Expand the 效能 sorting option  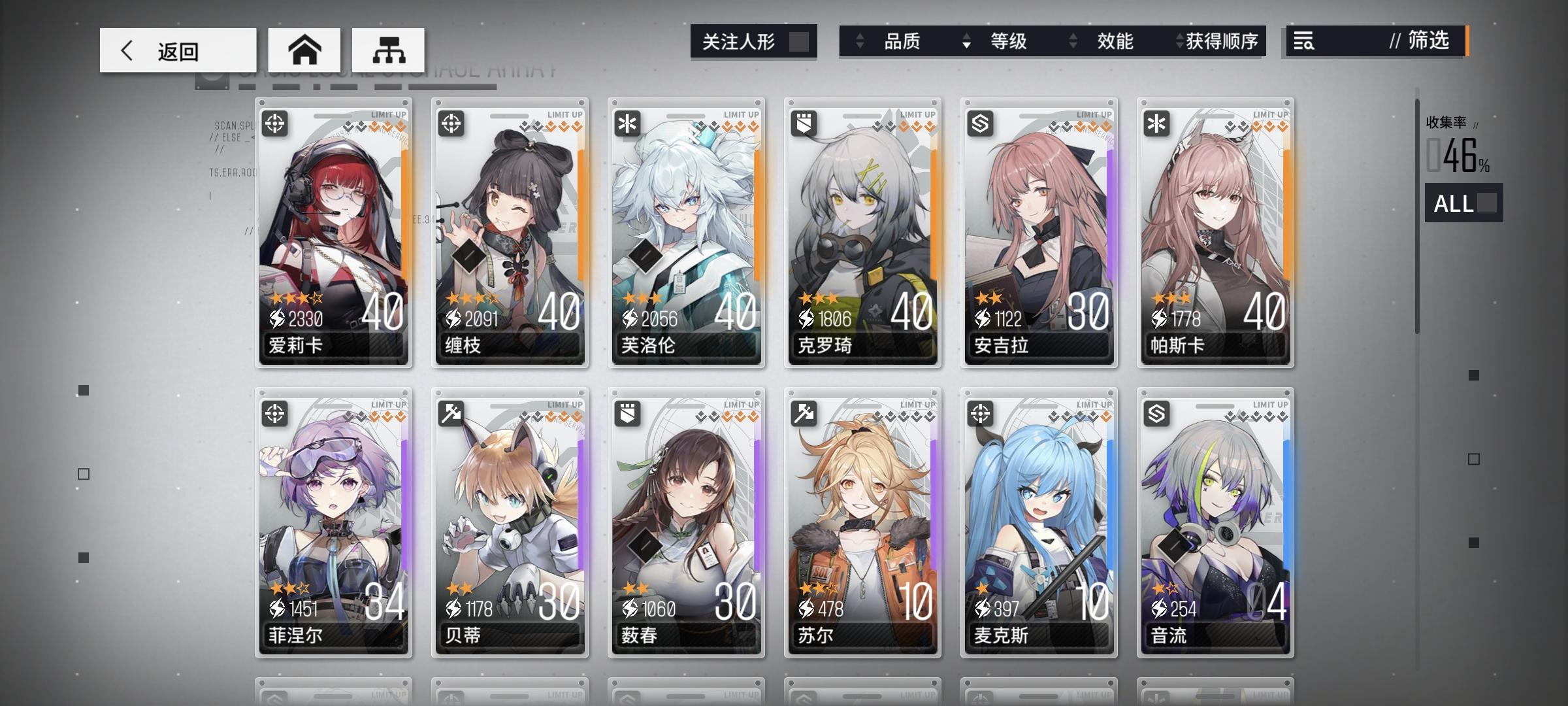click(x=1071, y=41)
